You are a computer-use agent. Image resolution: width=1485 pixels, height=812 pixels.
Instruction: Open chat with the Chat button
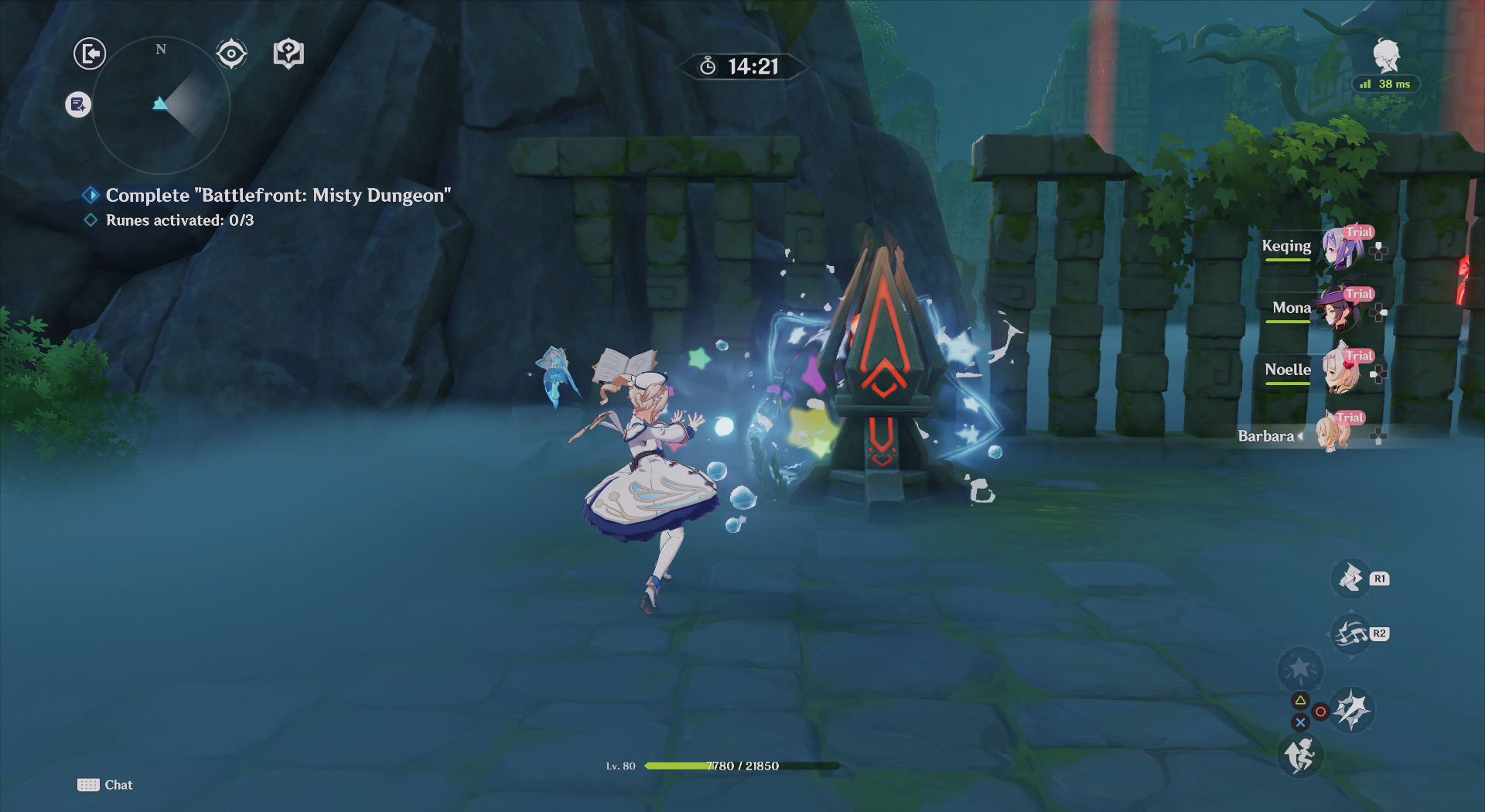(106, 784)
